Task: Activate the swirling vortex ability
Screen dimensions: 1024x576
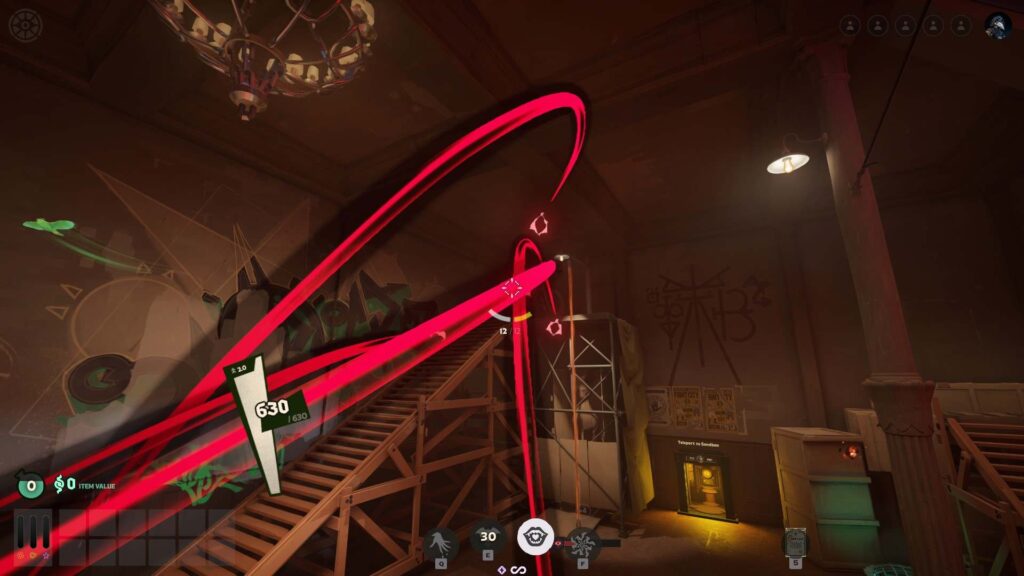Action: point(583,543)
